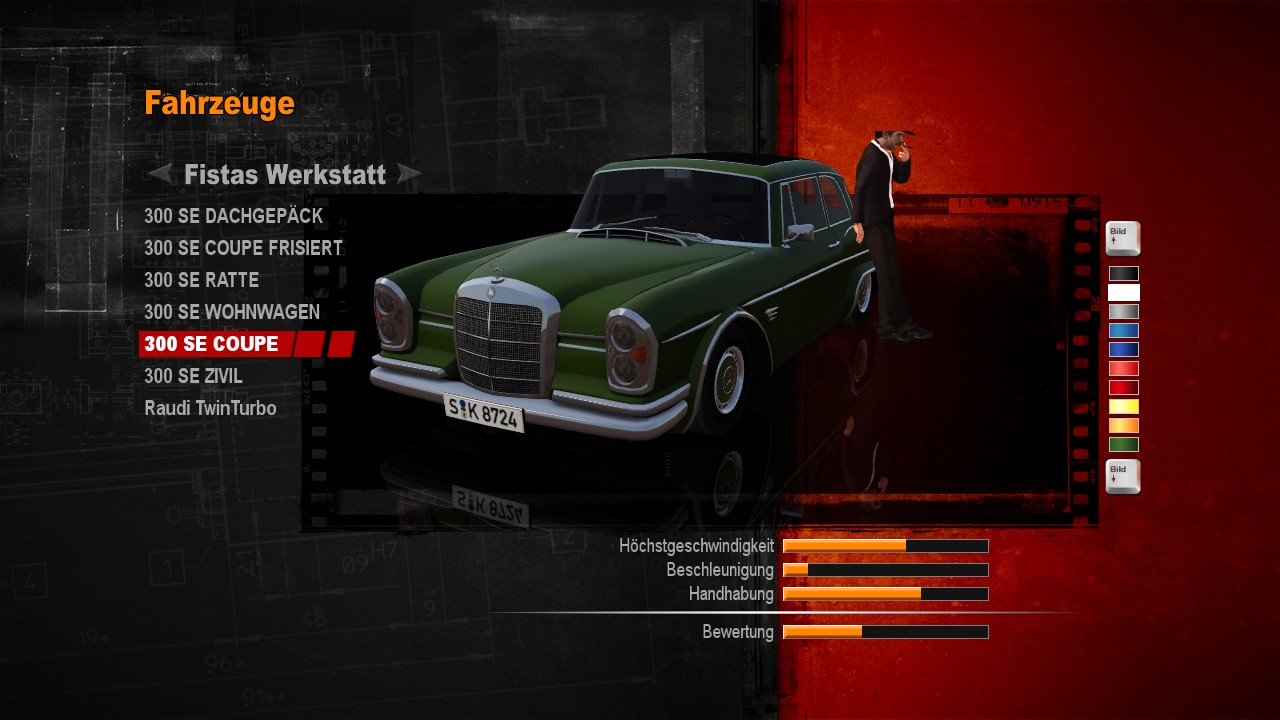Viewport: 1280px width, 720px height.
Task: Choose the light red color swatch
Action: pyautogui.click(x=1123, y=368)
